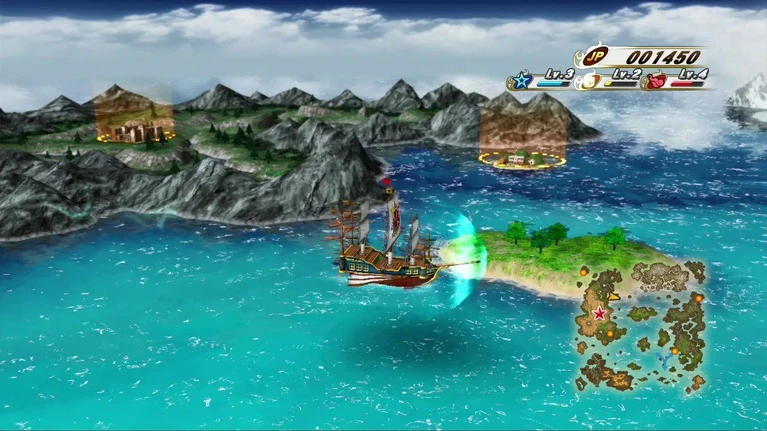The height and width of the screenshot is (431, 767).
Task: Select the red star marker on the minimap
Action: click(x=599, y=314)
